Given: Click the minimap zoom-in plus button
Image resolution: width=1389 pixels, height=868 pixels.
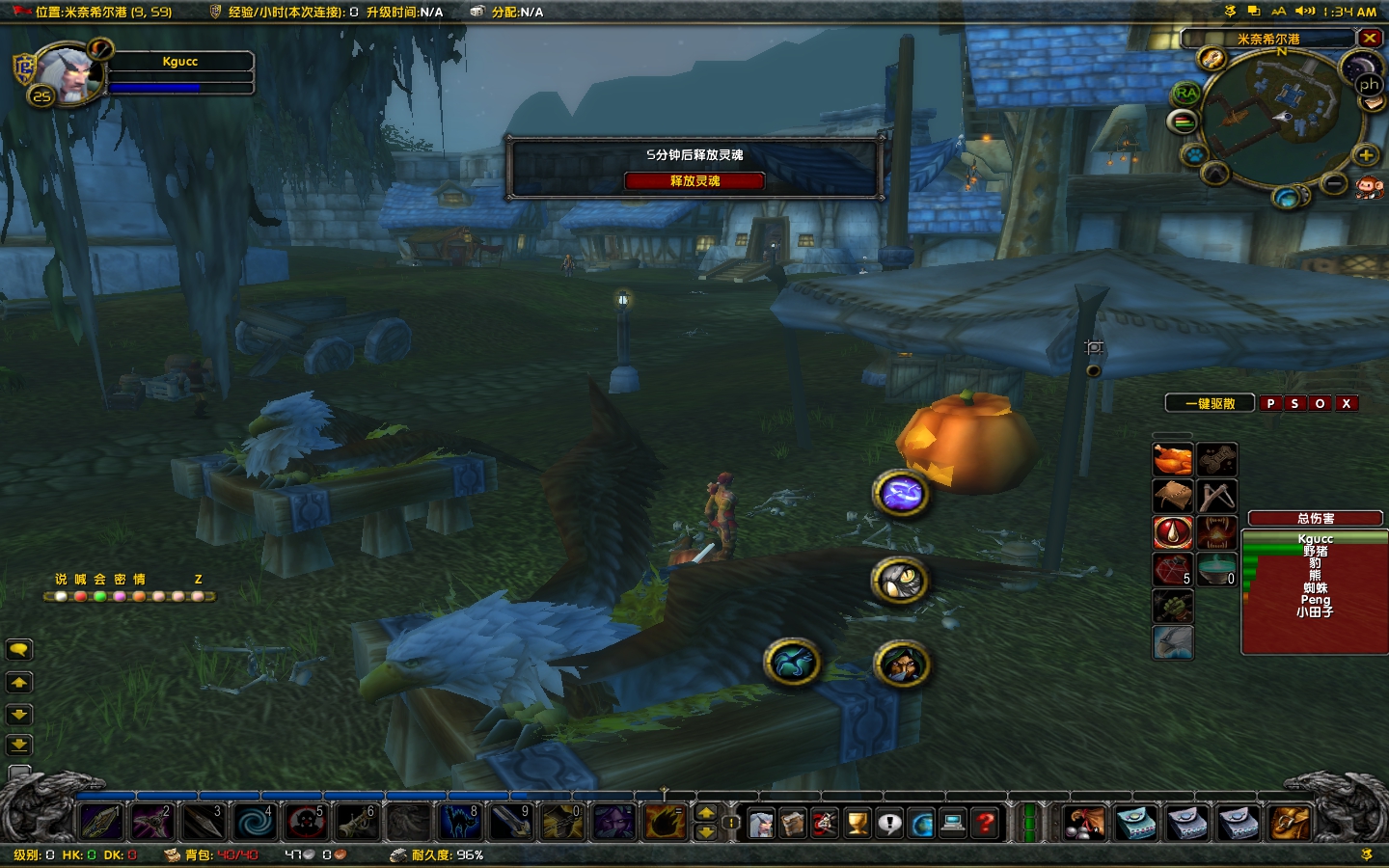Looking at the screenshot, I should point(1367,155).
